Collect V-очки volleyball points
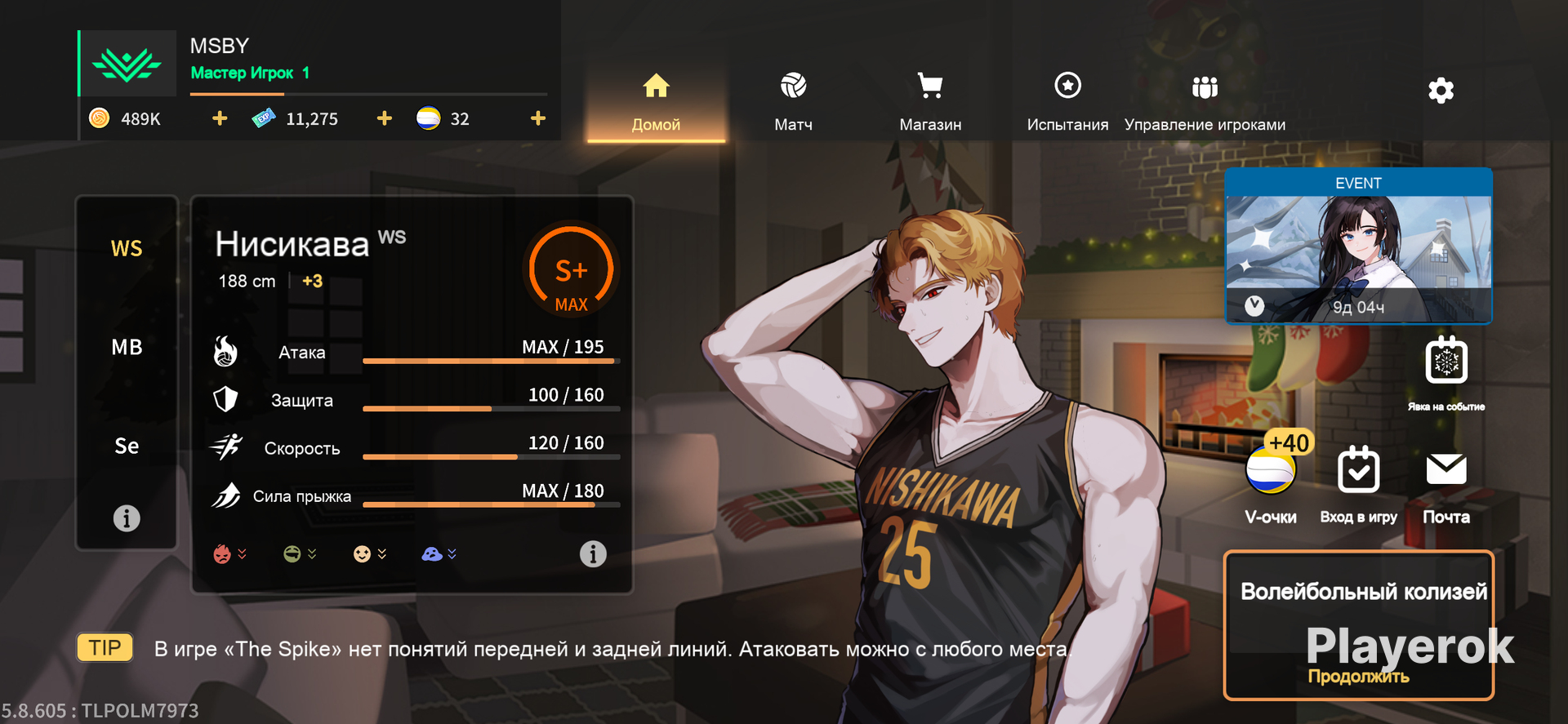 [x=1271, y=472]
